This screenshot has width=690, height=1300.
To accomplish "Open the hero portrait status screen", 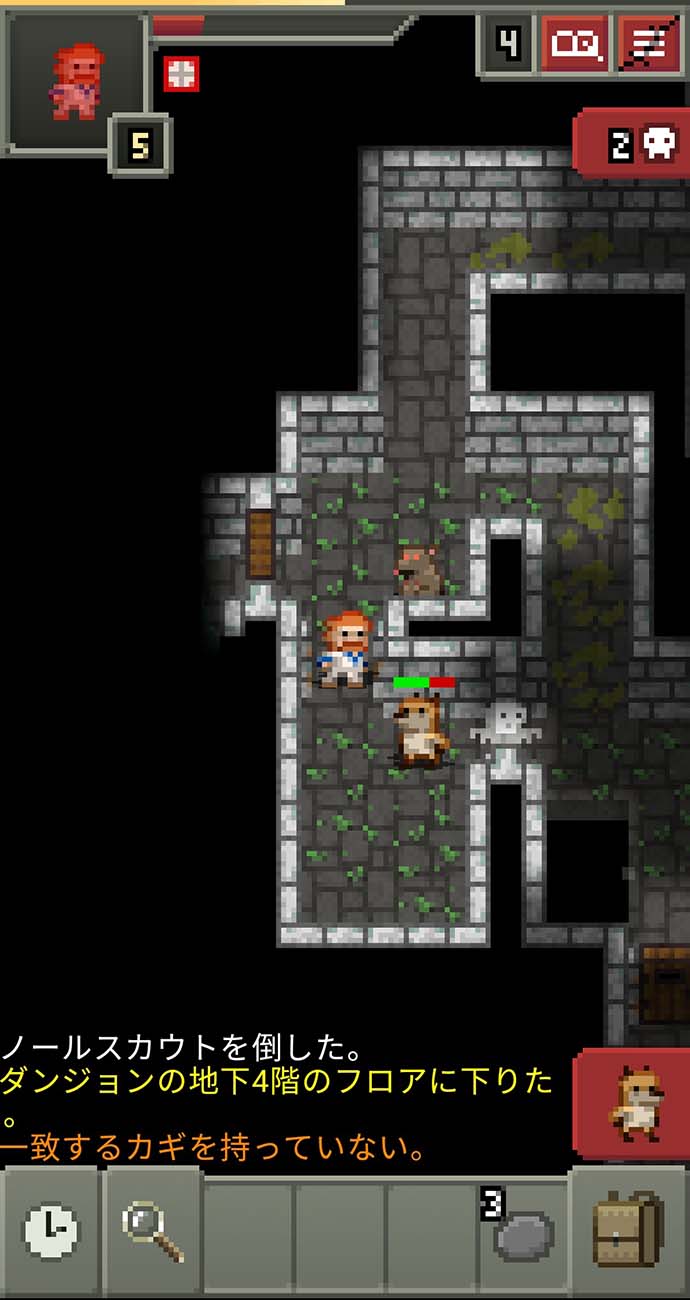I will (x=75, y=81).
